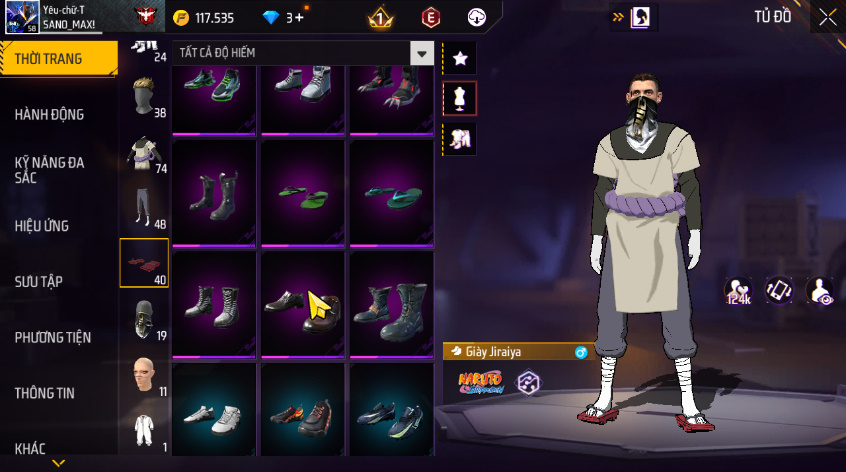Select the tall black boots item
Viewport: 846px width, 472px height.
(215, 192)
